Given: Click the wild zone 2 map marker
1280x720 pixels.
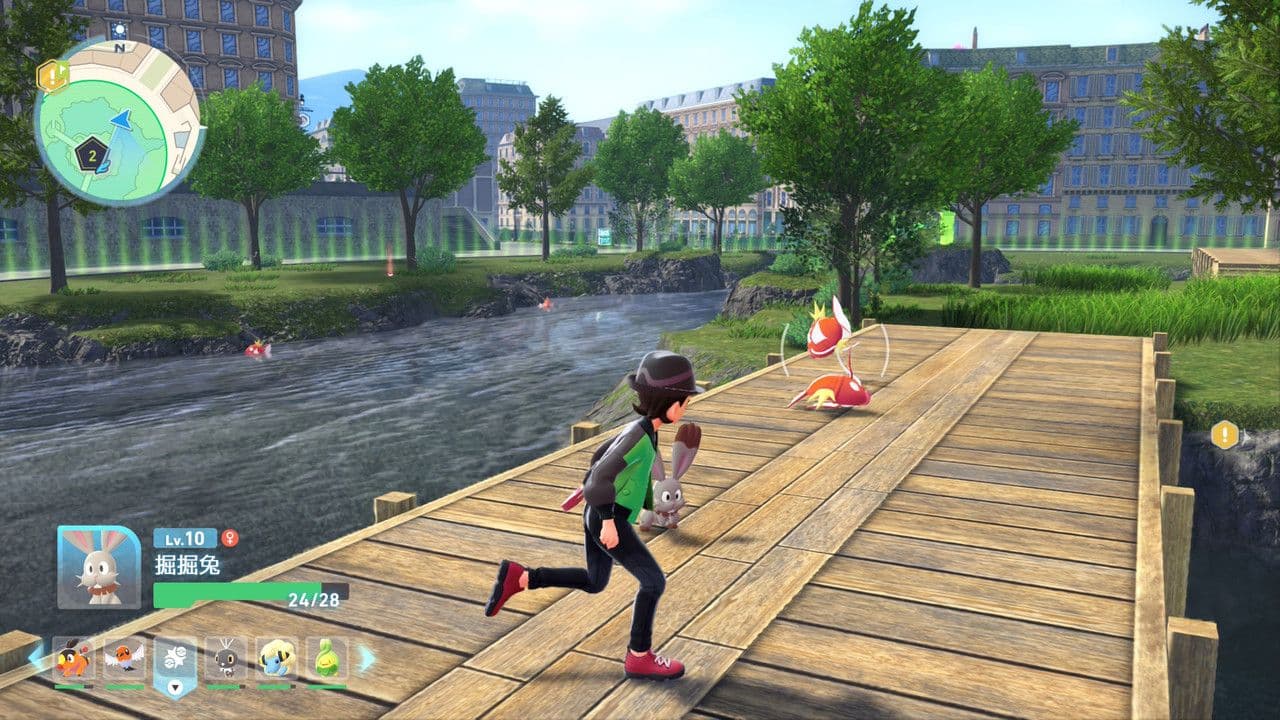Looking at the screenshot, I should (91, 155).
